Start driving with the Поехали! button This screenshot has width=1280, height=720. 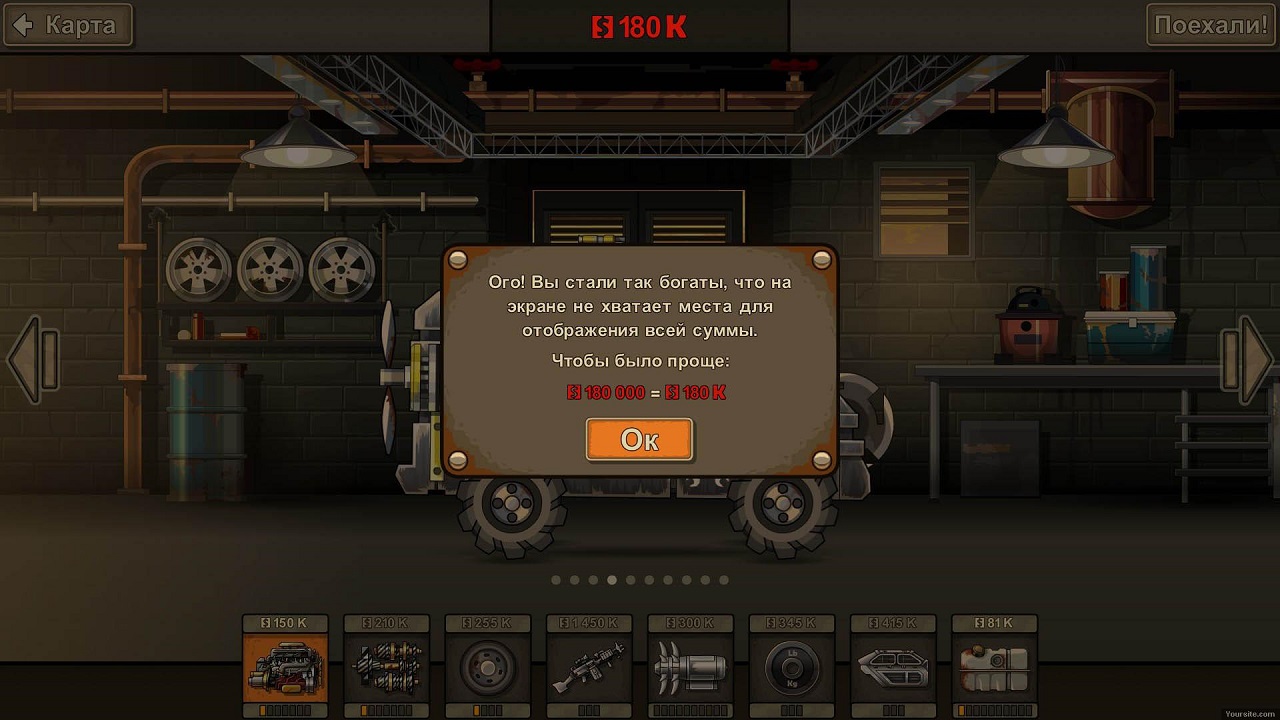(1210, 25)
